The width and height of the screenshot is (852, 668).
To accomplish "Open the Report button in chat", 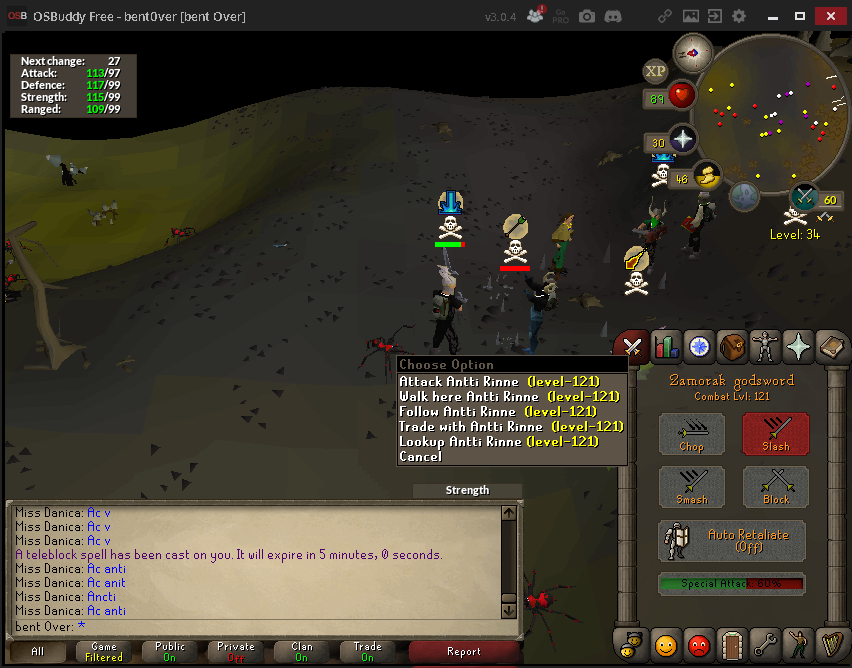I will click(464, 652).
